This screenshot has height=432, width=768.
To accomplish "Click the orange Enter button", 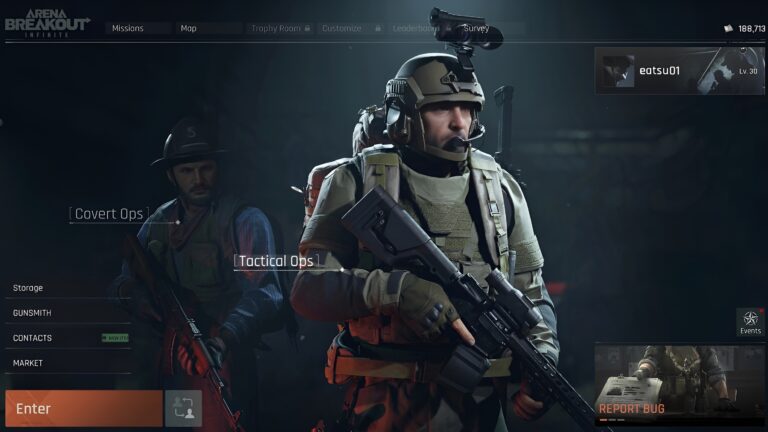I will (x=83, y=408).
